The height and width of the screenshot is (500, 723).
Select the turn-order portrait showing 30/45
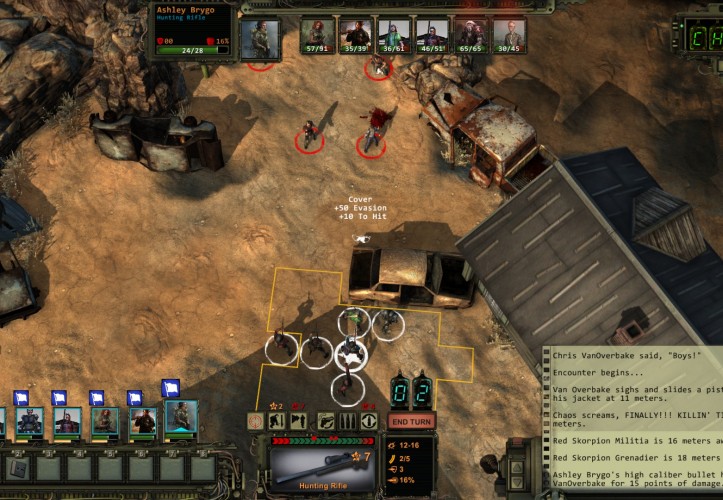[508, 34]
